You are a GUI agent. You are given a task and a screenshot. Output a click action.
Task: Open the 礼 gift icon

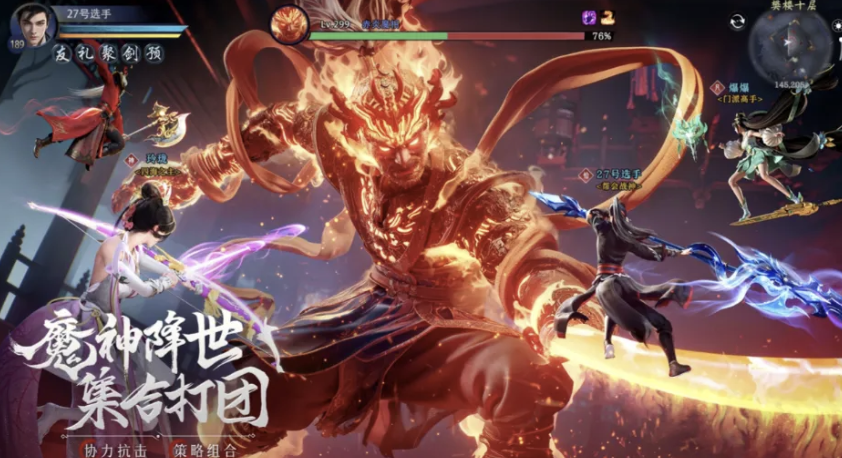[83, 54]
